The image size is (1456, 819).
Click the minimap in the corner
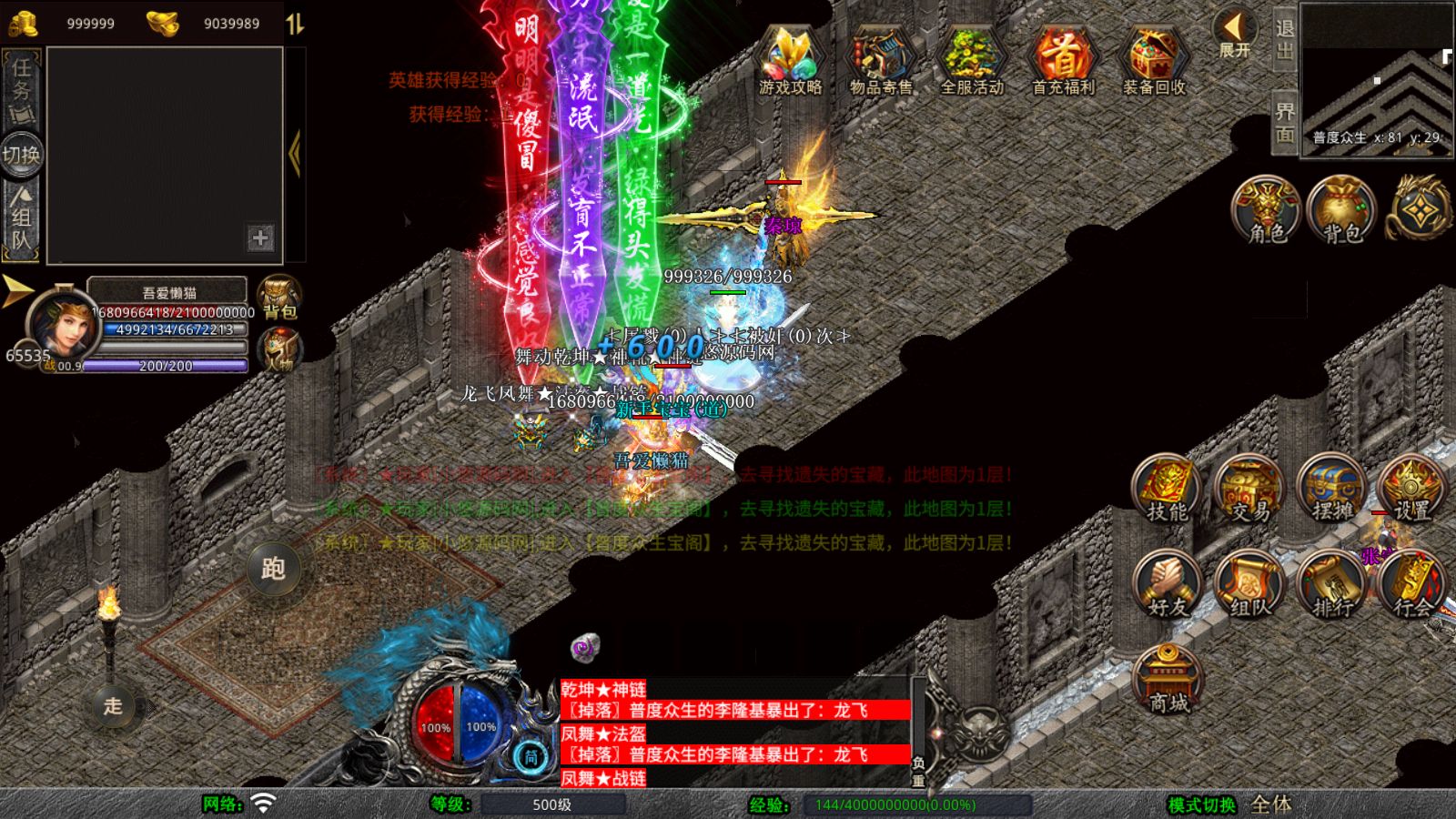coord(1376,80)
